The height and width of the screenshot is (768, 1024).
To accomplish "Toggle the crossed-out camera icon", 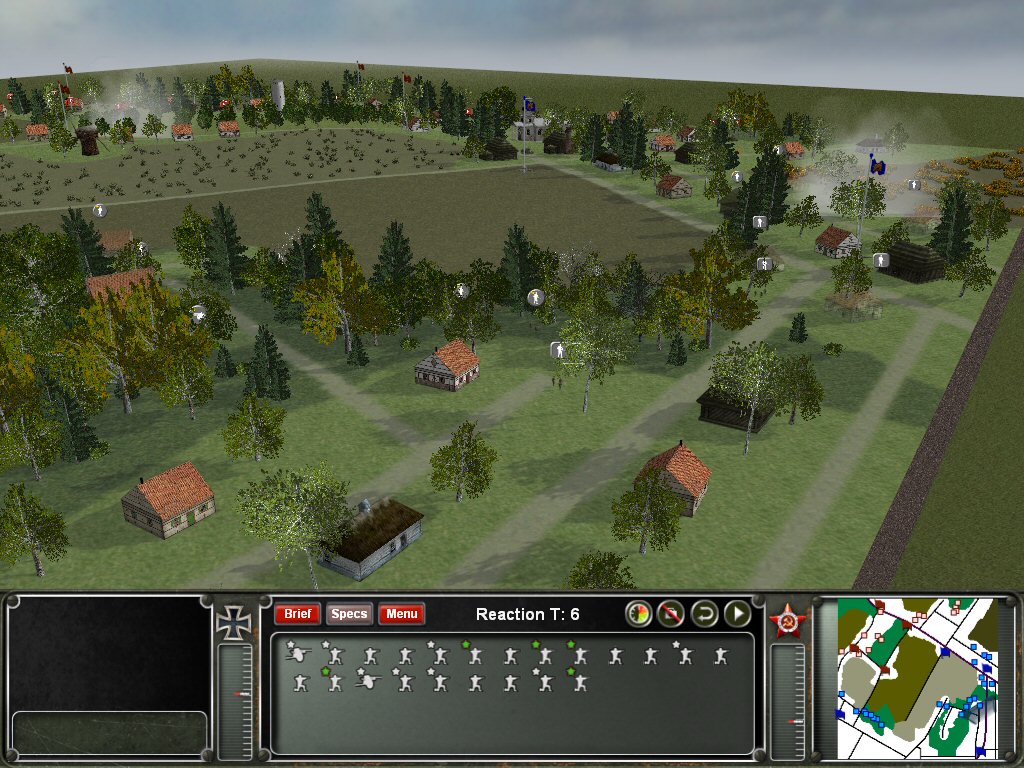I will coord(672,614).
